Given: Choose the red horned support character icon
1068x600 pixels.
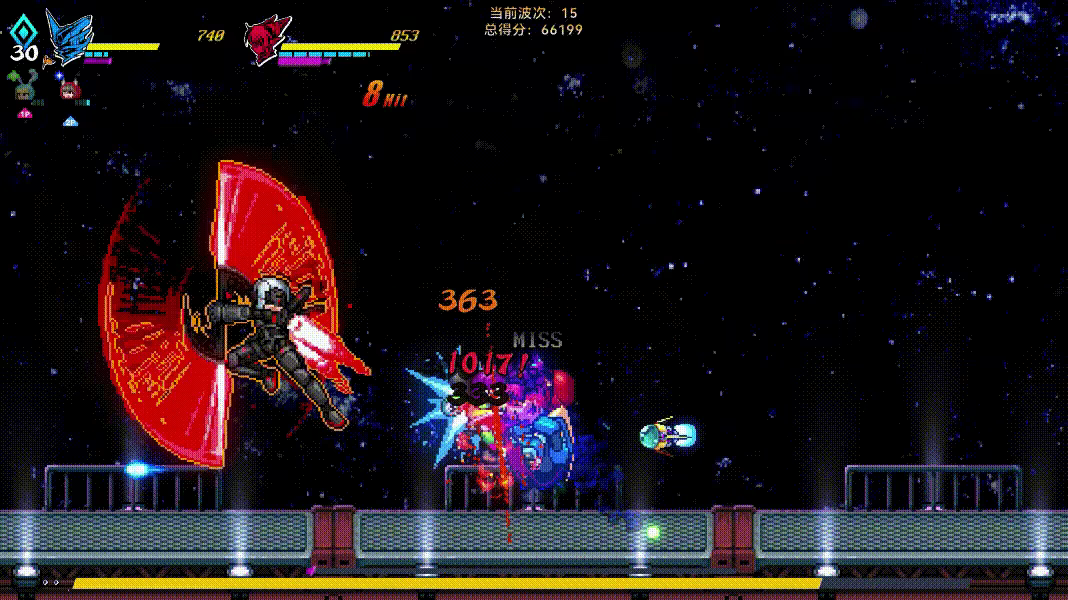Looking at the screenshot, I should click(x=69, y=91).
